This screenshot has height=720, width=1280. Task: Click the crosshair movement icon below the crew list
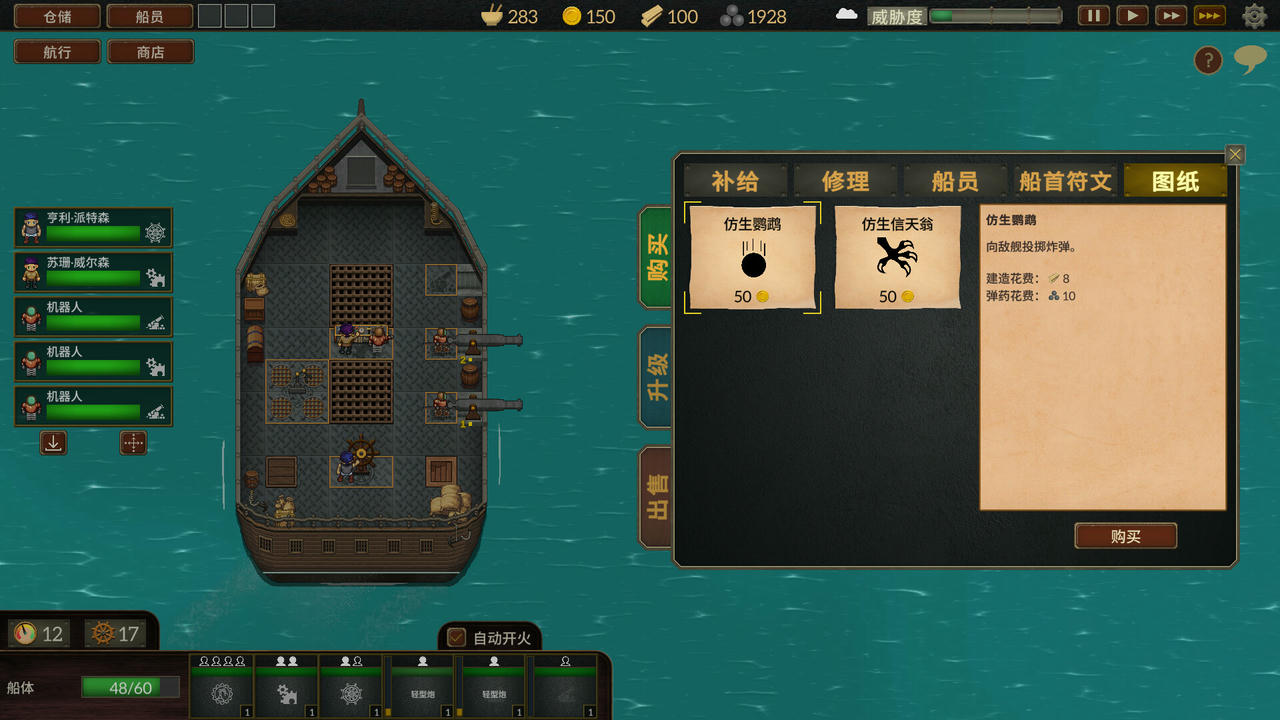(134, 442)
